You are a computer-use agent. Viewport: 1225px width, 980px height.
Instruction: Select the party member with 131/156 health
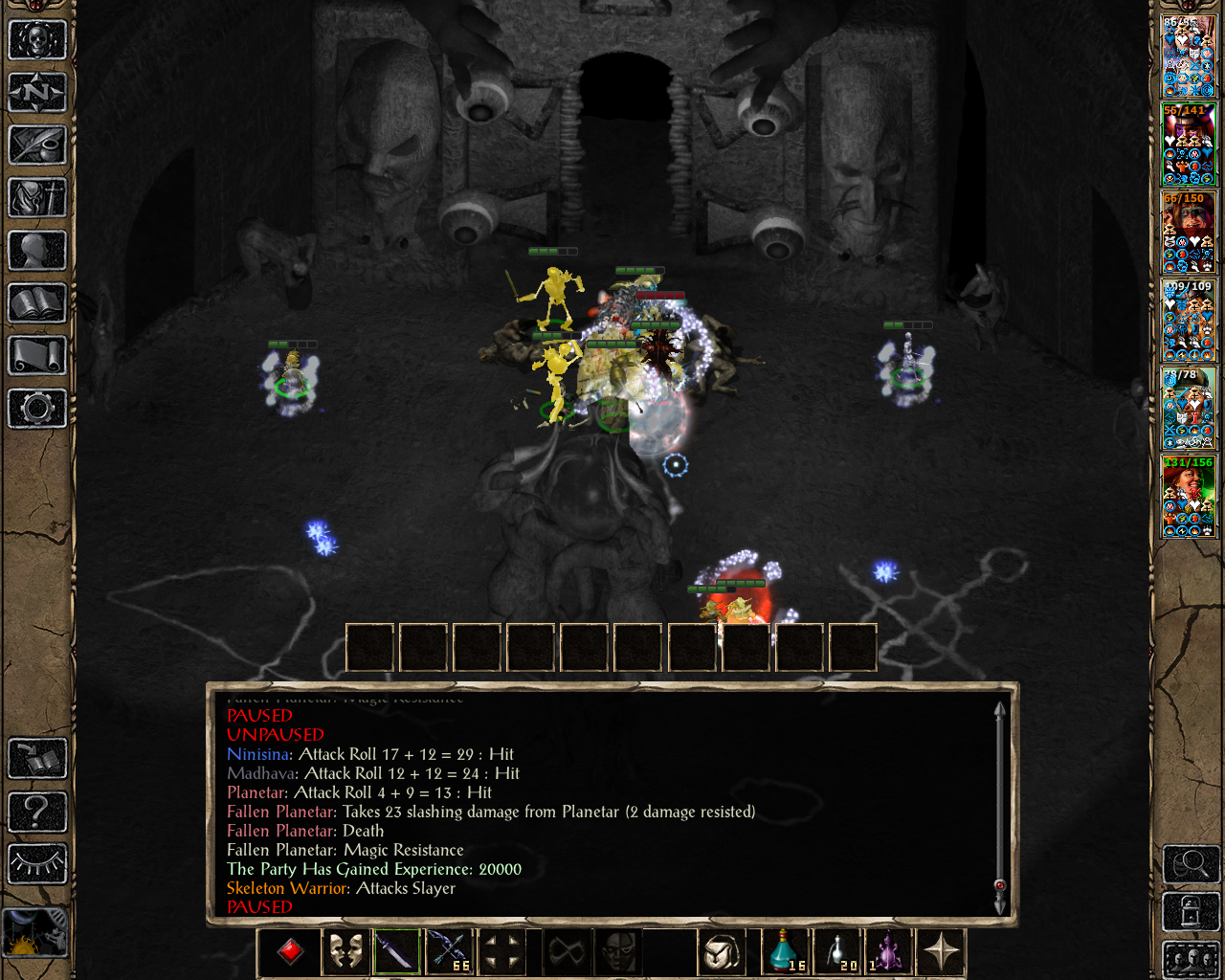tap(1189, 496)
